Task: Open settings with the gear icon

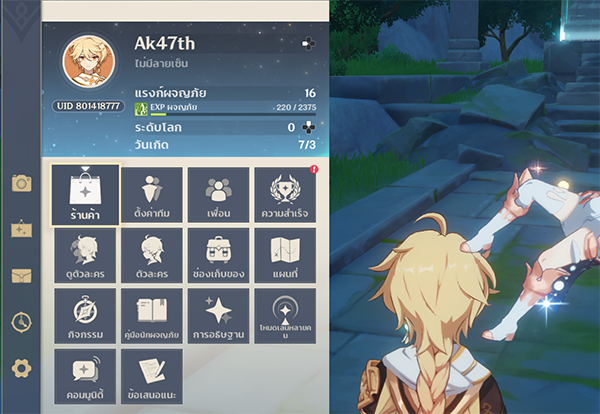Action: pyautogui.click(x=21, y=368)
